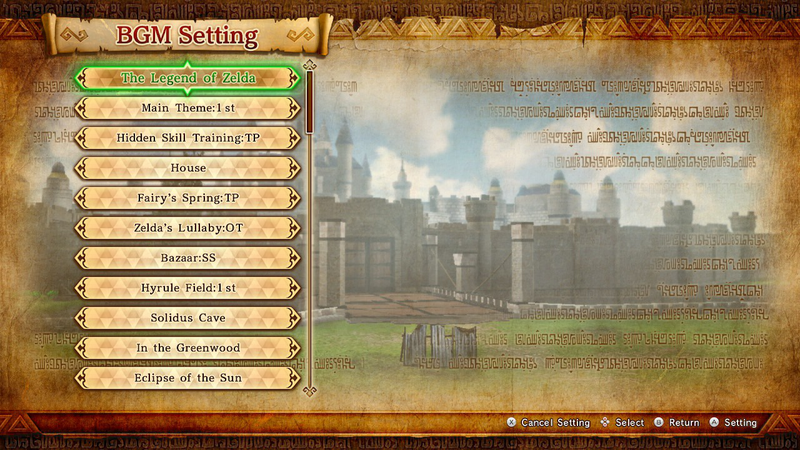
Task: Choose the Main Theme:1st track
Action: click(188, 107)
